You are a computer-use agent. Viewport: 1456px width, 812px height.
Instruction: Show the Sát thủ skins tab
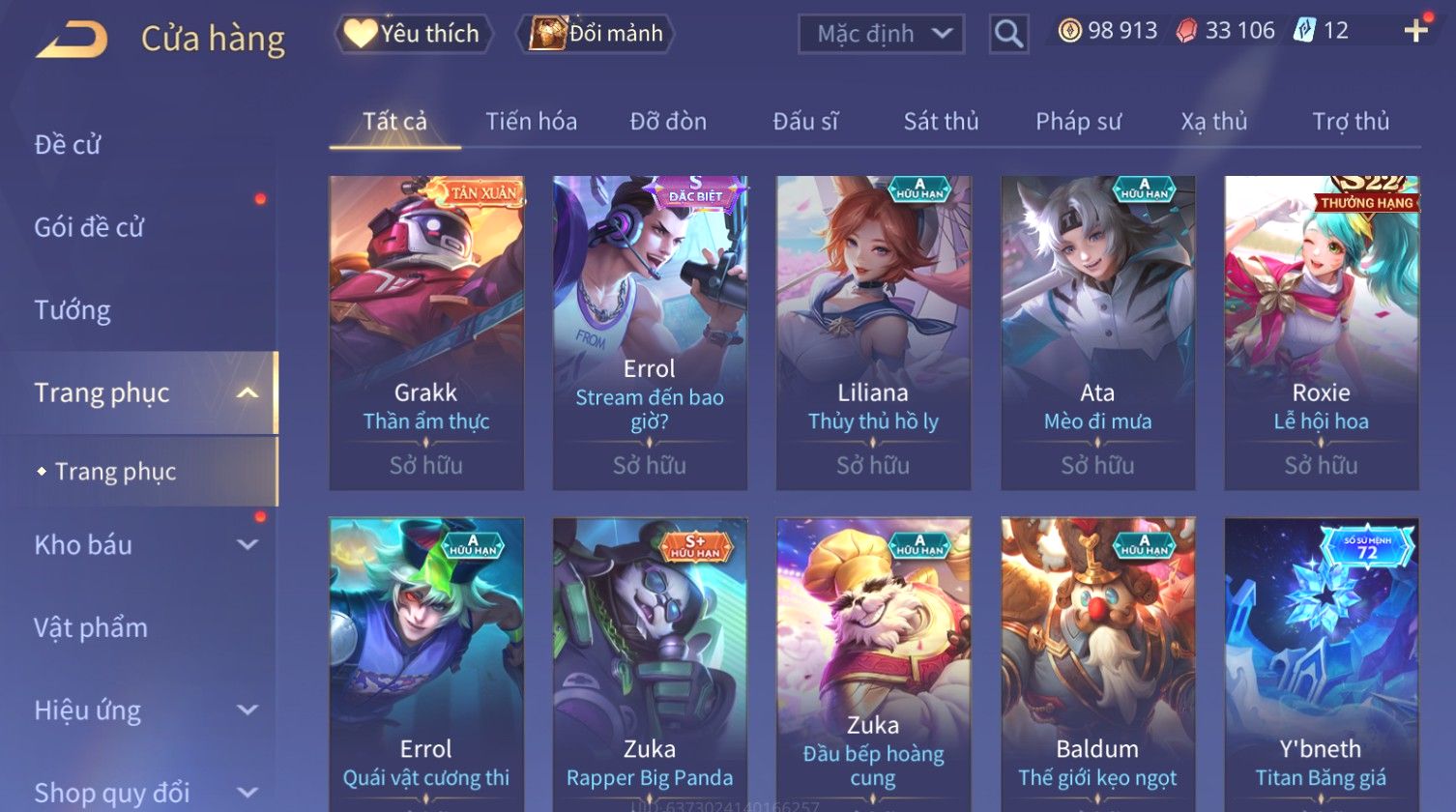[941, 122]
